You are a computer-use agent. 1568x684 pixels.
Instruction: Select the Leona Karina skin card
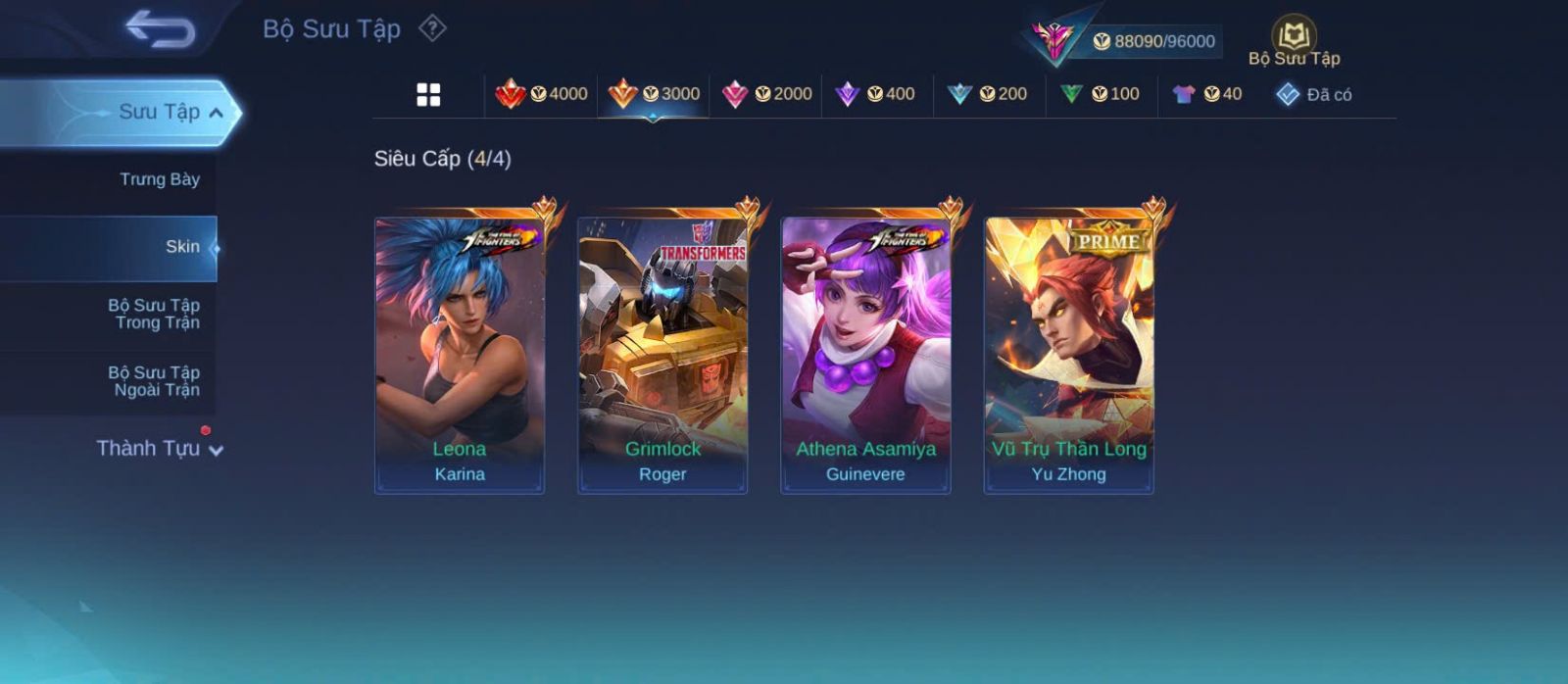(460, 355)
